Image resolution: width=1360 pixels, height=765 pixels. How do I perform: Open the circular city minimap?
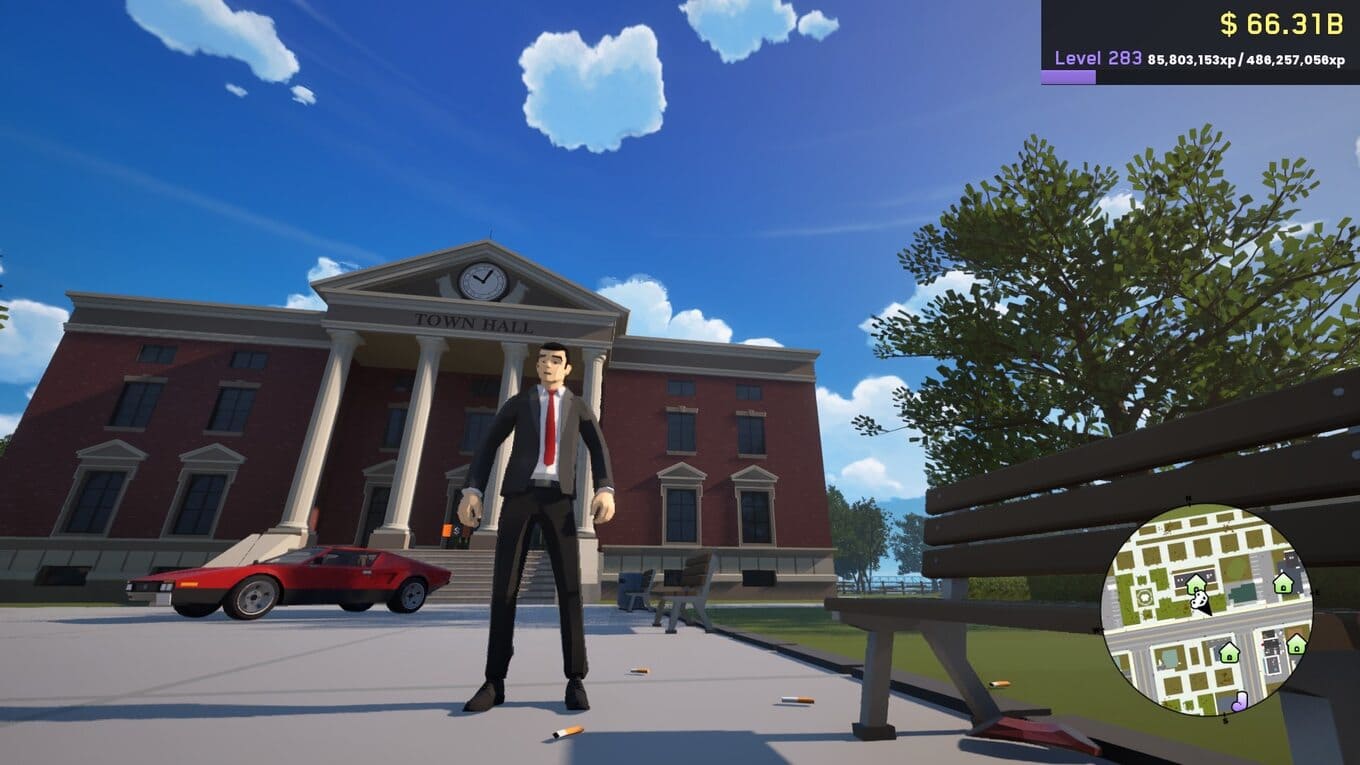[x=1207, y=610]
